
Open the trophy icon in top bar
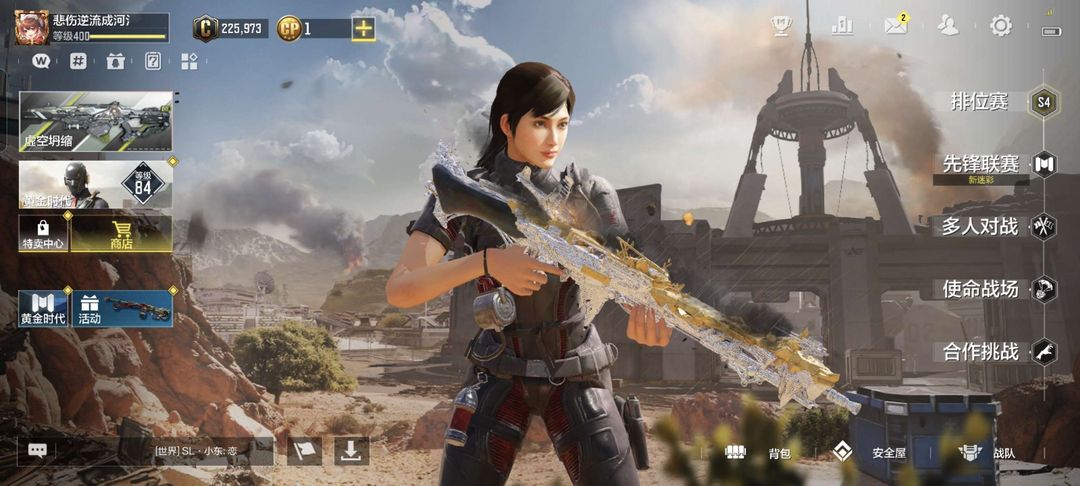[782, 26]
